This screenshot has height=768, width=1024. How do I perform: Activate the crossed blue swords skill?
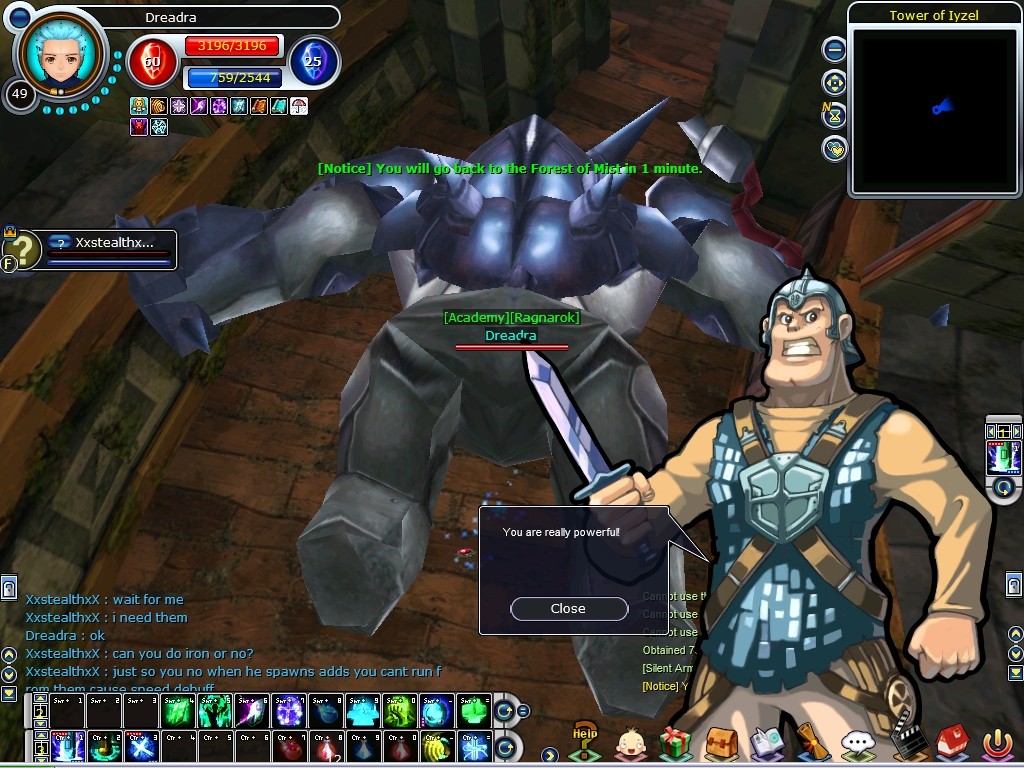pos(141,746)
